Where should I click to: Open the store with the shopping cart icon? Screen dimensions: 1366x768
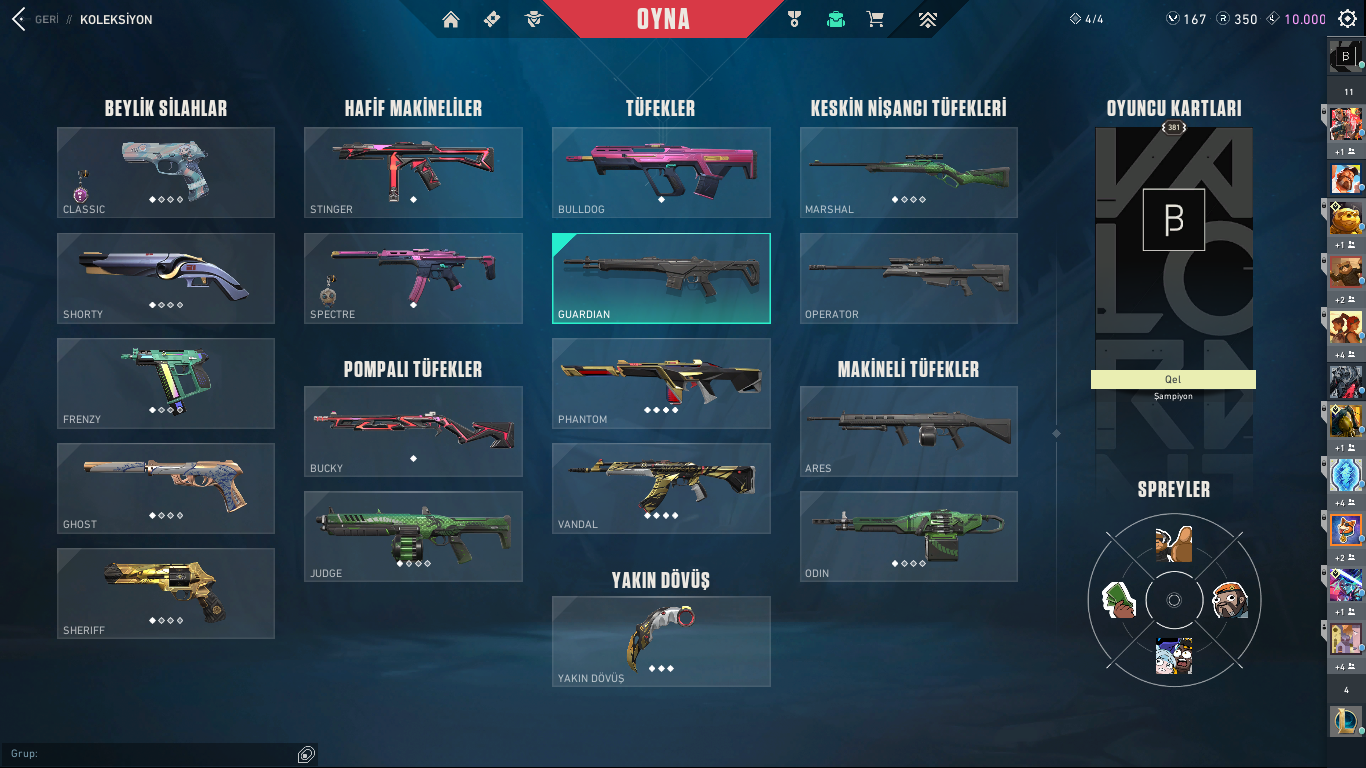(x=876, y=18)
